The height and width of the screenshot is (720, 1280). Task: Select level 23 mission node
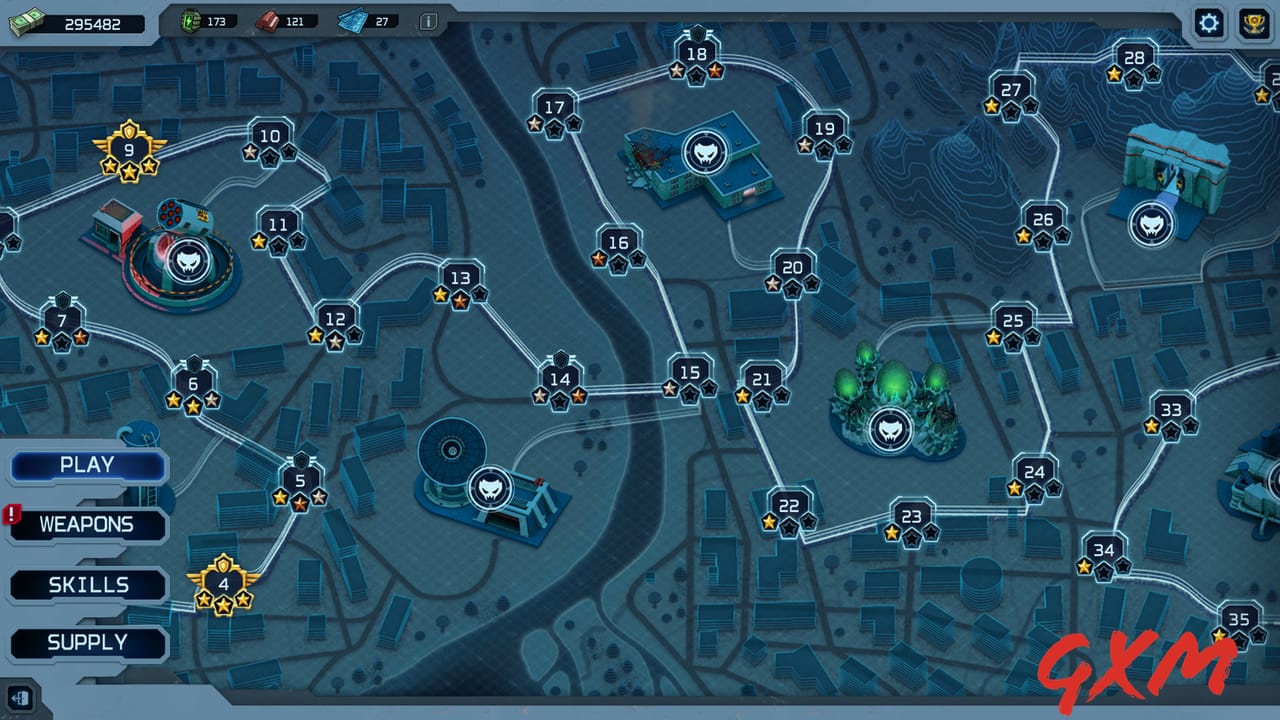[911, 519]
